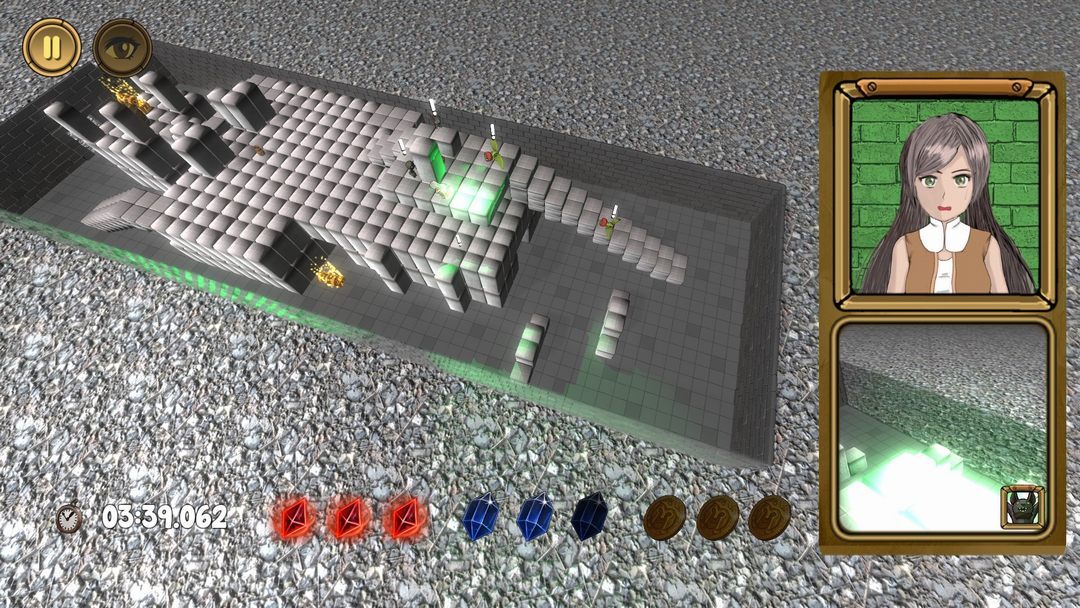Select the long-haired girl character portrait
The image size is (1080, 608).
pos(945,196)
